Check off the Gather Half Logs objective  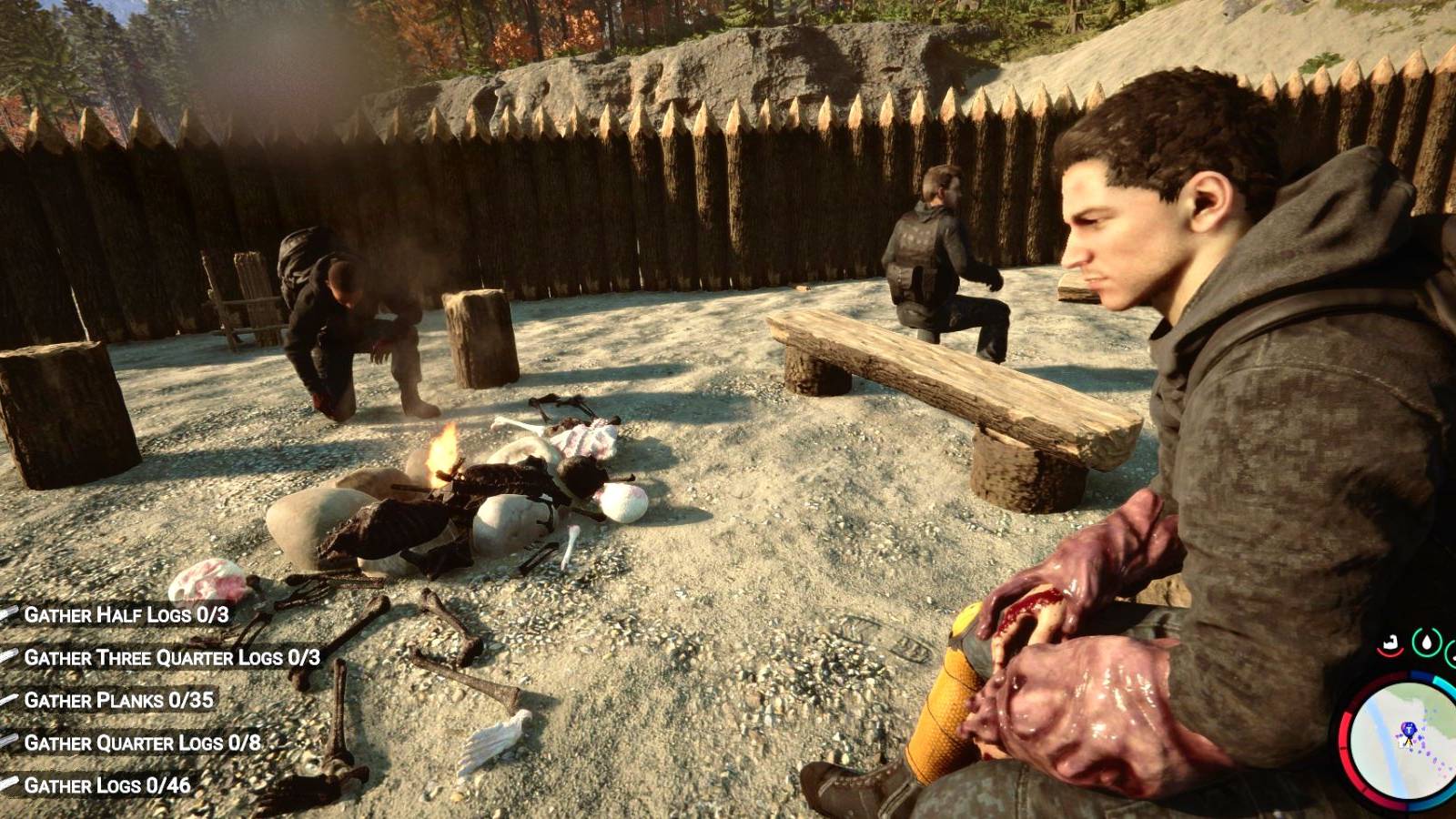pyautogui.click(x=127, y=614)
